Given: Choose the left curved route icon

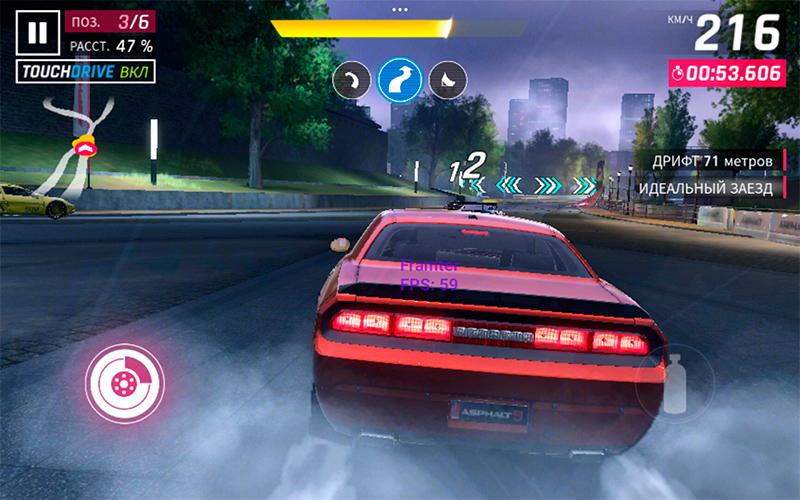Looking at the screenshot, I should point(352,79).
